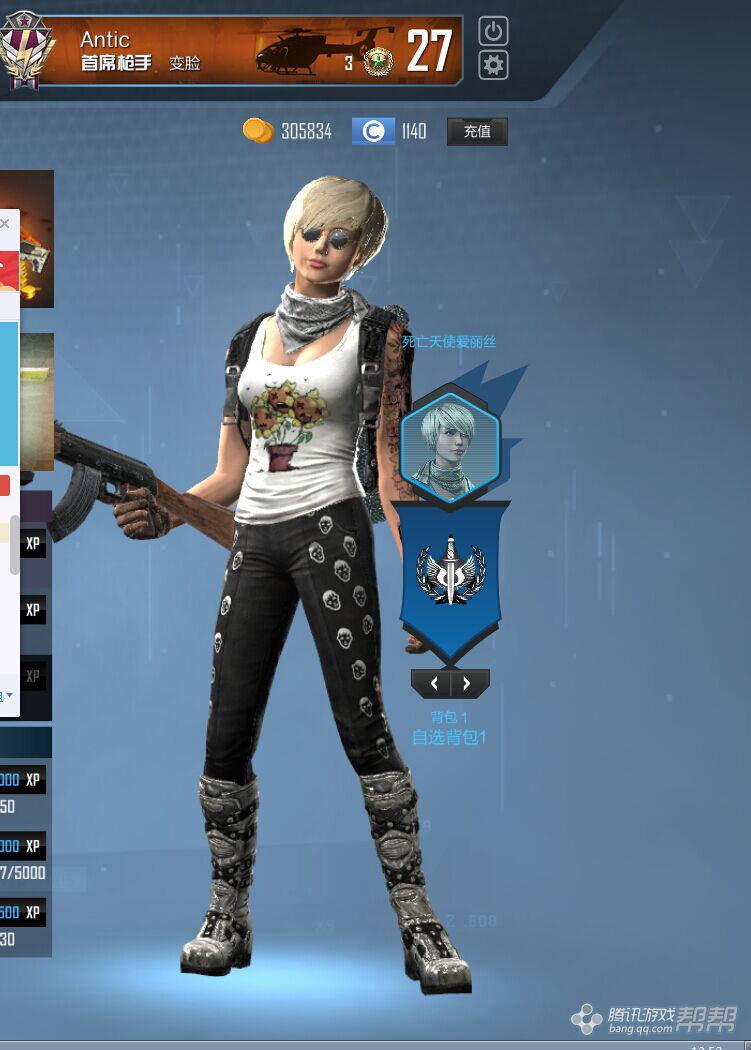Switch to the previous backpack with left arrow
The image size is (751, 1050).
pyautogui.click(x=433, y=684)
